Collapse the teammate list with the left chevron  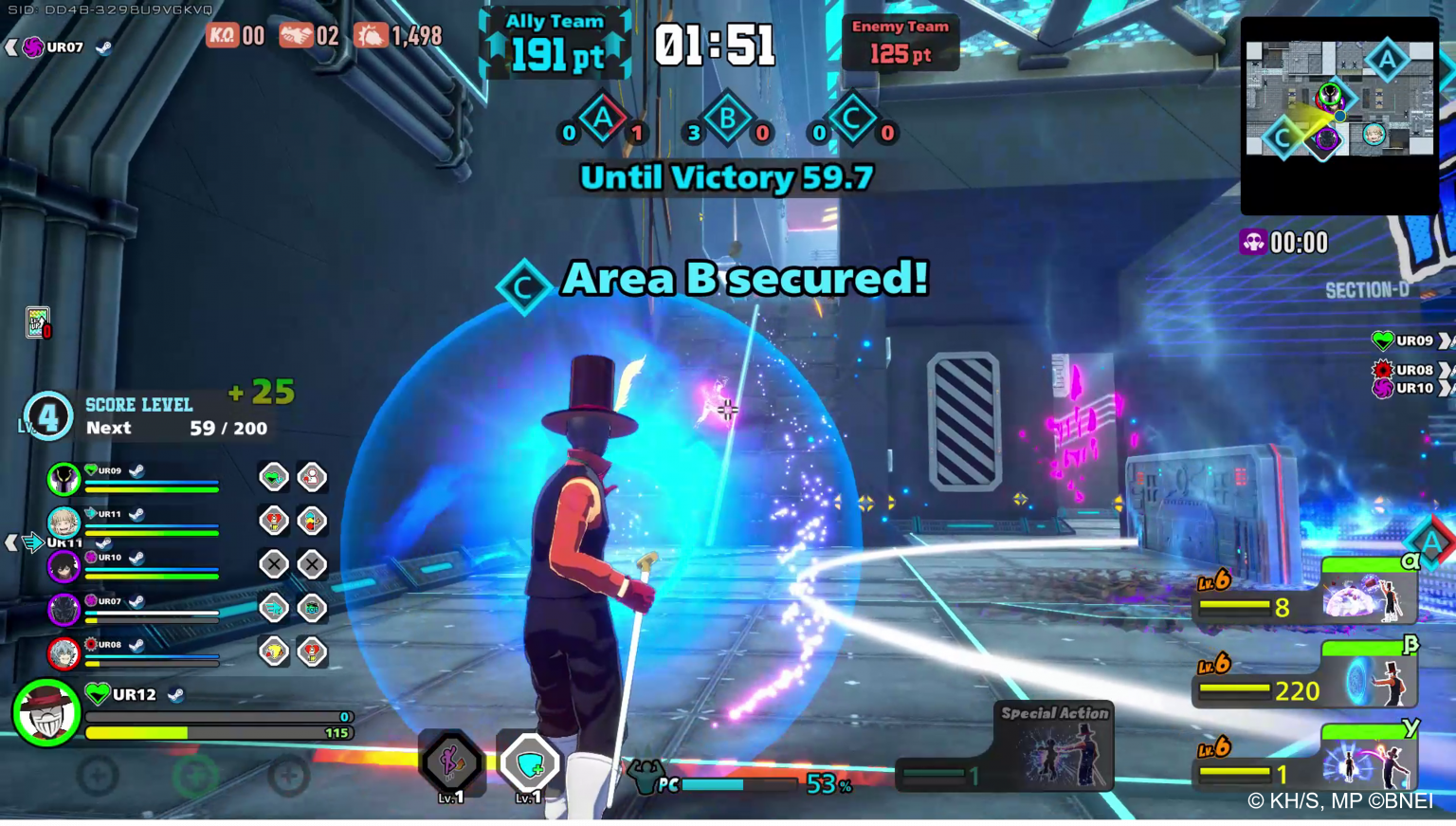(12, 541)
